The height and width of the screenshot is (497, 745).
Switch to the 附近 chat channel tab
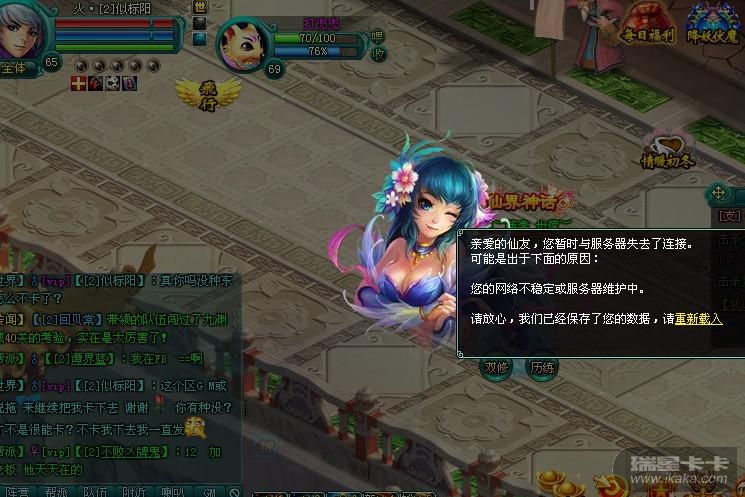point(133,491)
